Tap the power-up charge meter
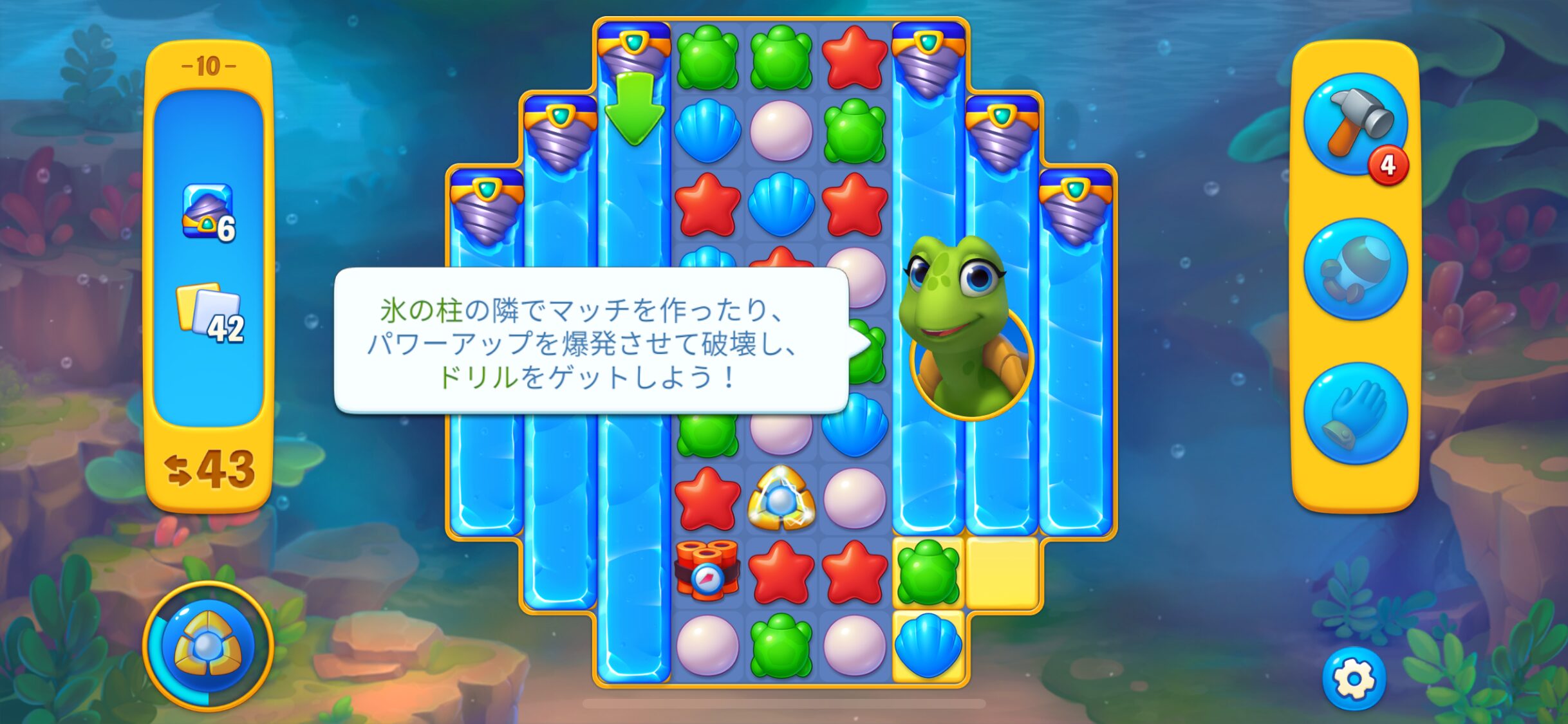Viewport: 1568px width, 724px height. pyautogui.click(x=208, y=646)
